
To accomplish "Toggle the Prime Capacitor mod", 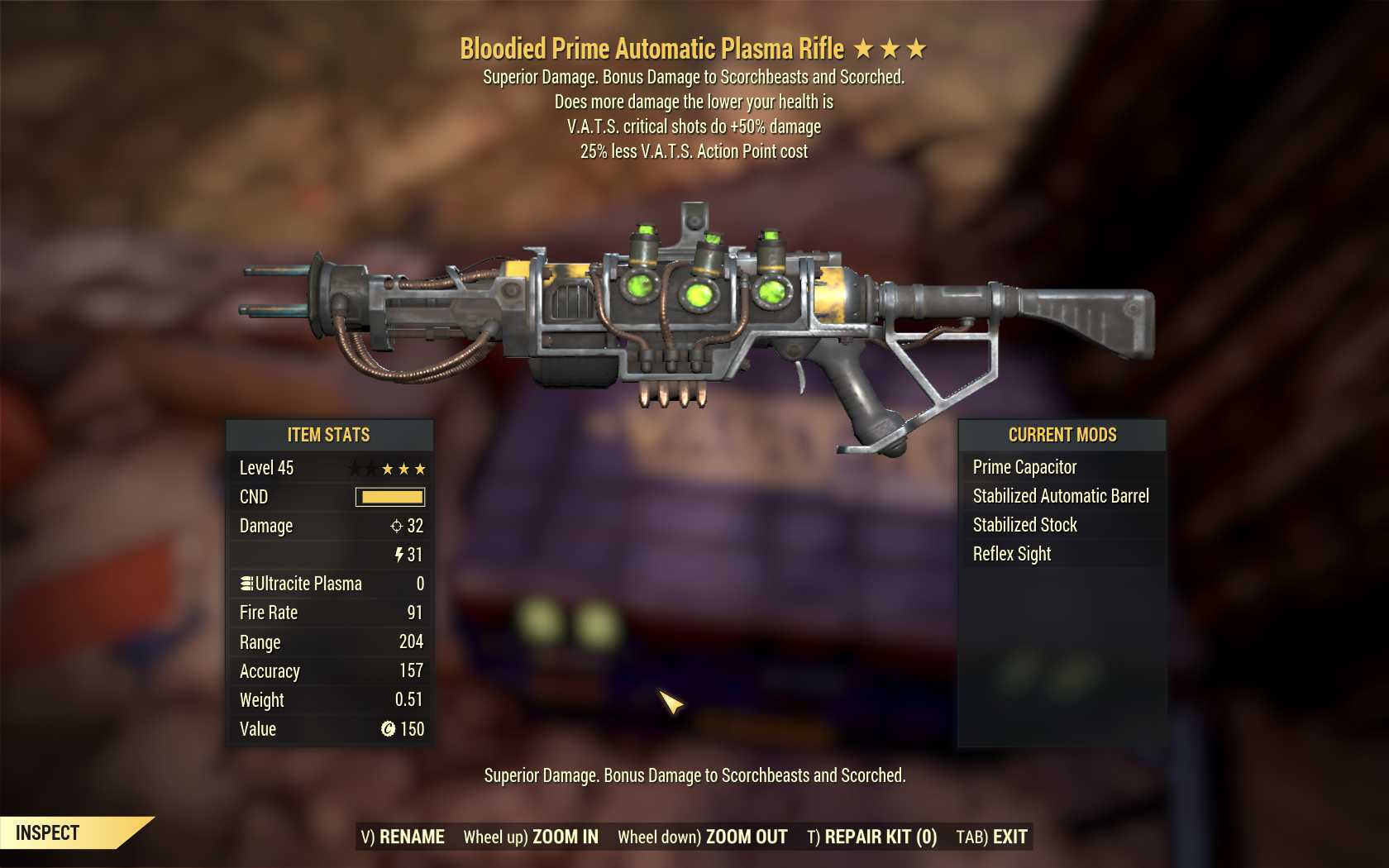I will tap(1025, 466).
